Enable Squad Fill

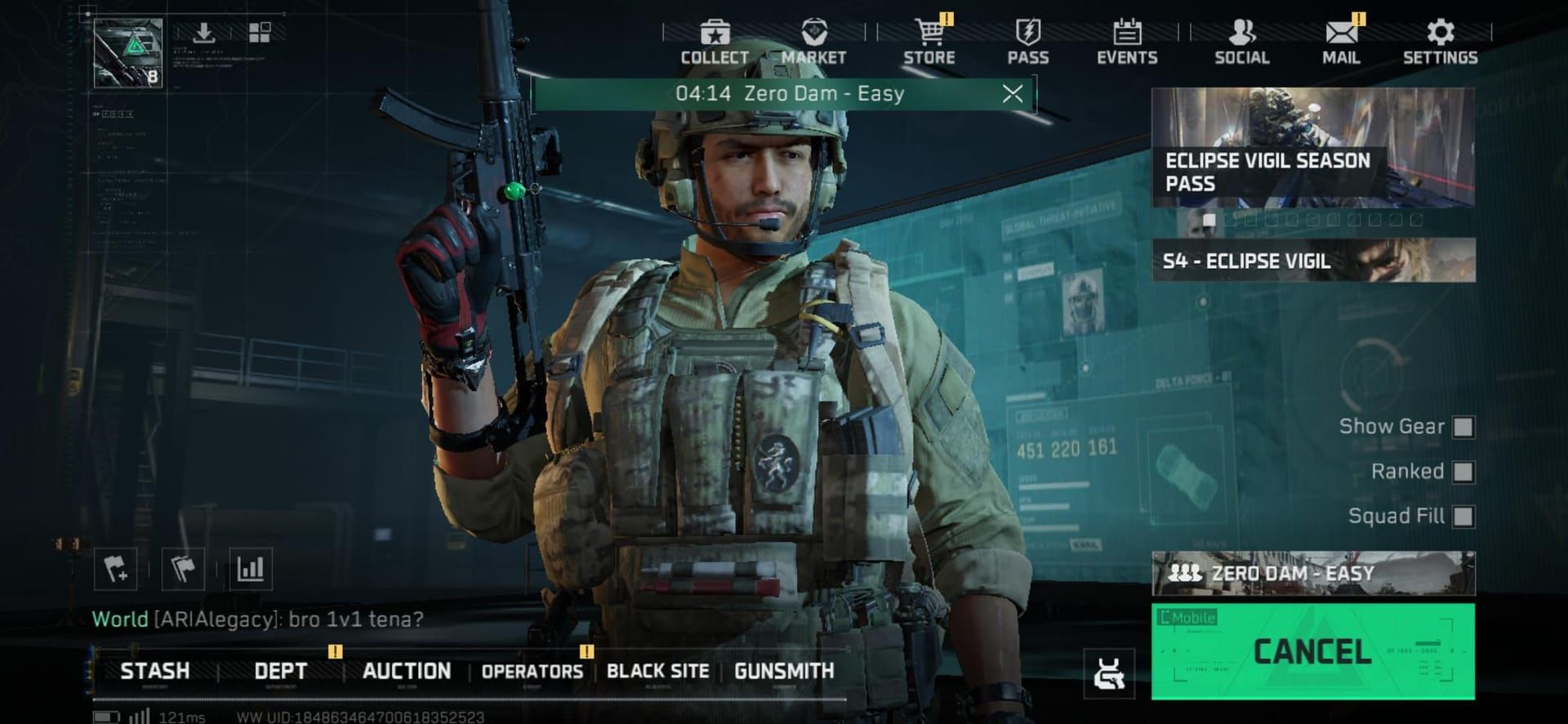point(1464,517)
